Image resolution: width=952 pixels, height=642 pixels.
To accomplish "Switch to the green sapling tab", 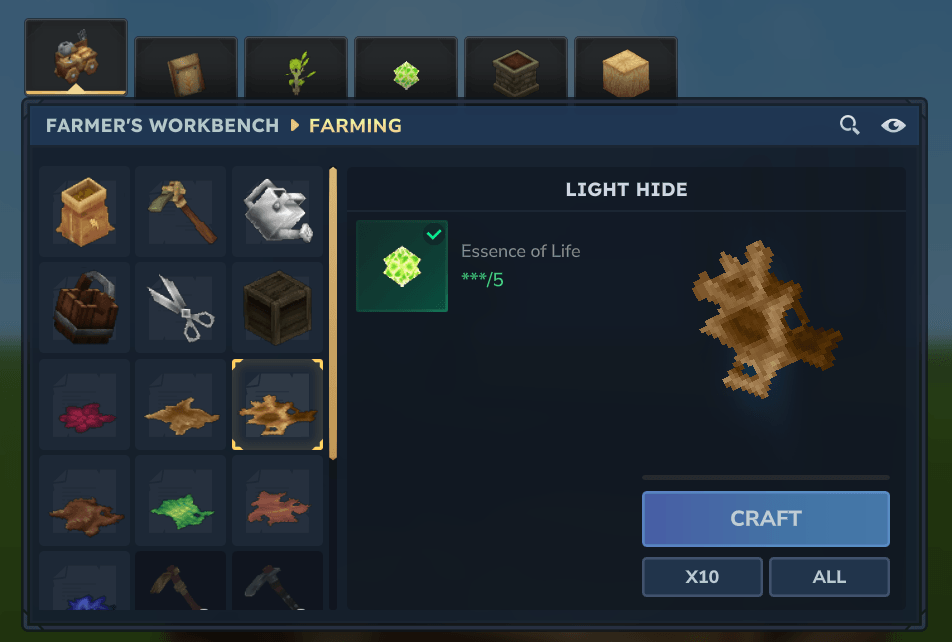I will (x=296, y=72).
